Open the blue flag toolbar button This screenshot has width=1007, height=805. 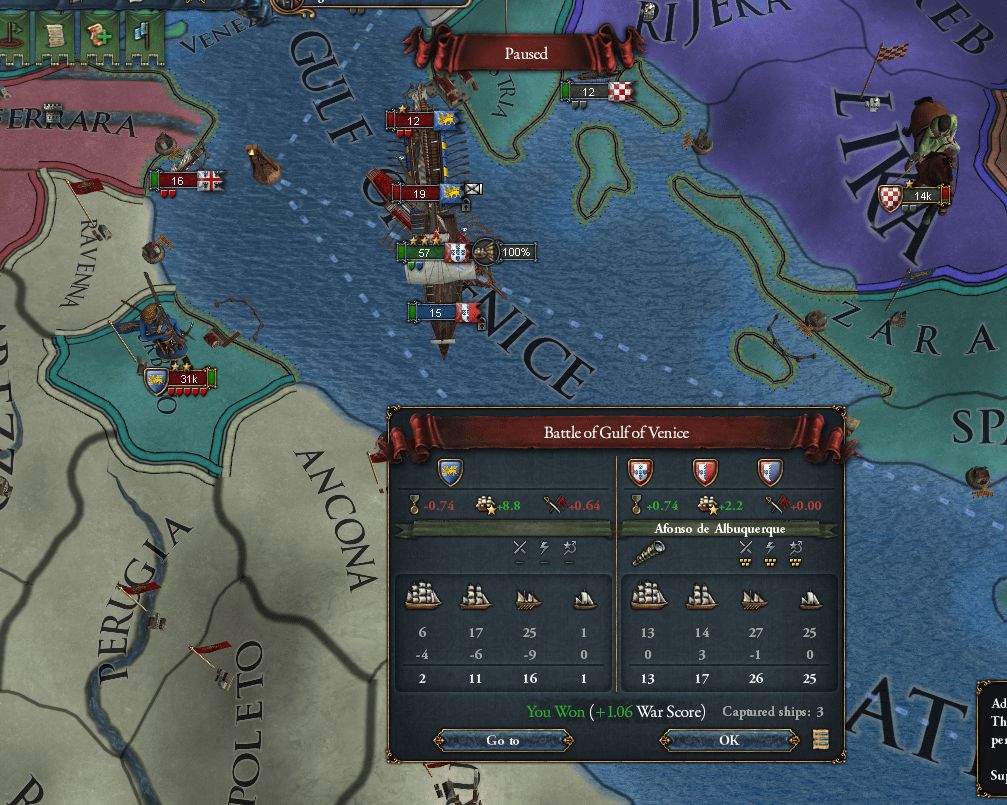click(141, 35)
